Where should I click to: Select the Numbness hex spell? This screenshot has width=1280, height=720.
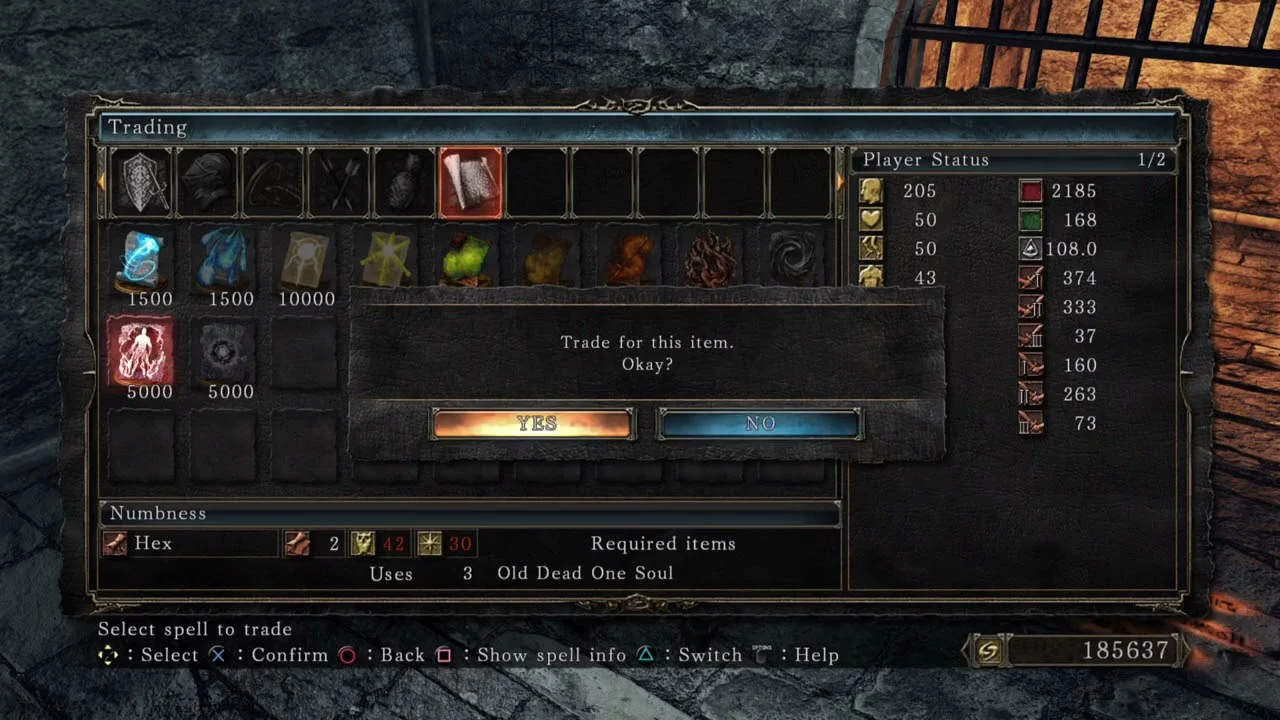coord(141,350)
